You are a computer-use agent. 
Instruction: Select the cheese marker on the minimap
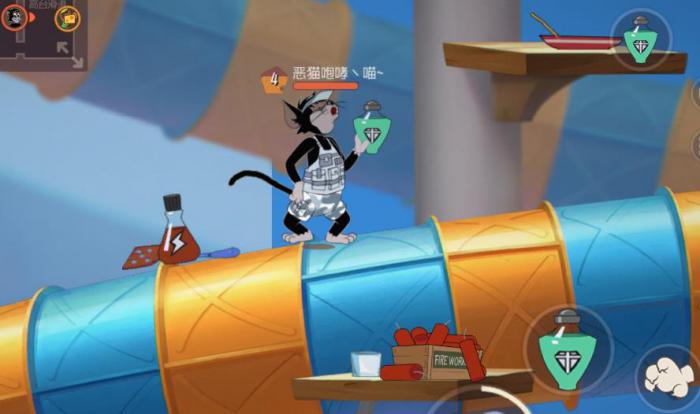pos(67,17)
